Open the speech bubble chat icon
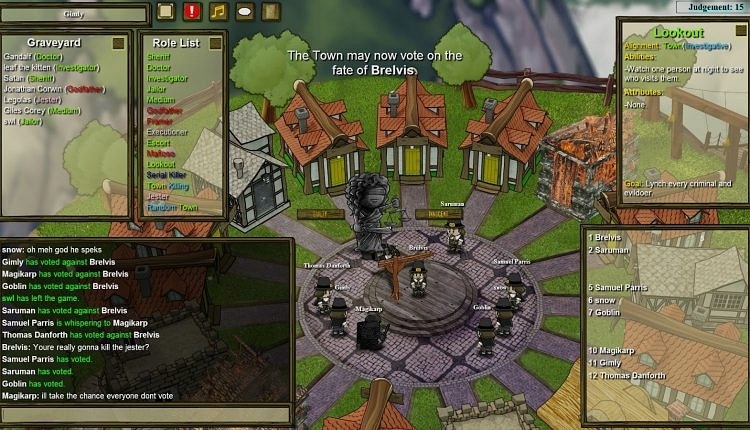 245,11
